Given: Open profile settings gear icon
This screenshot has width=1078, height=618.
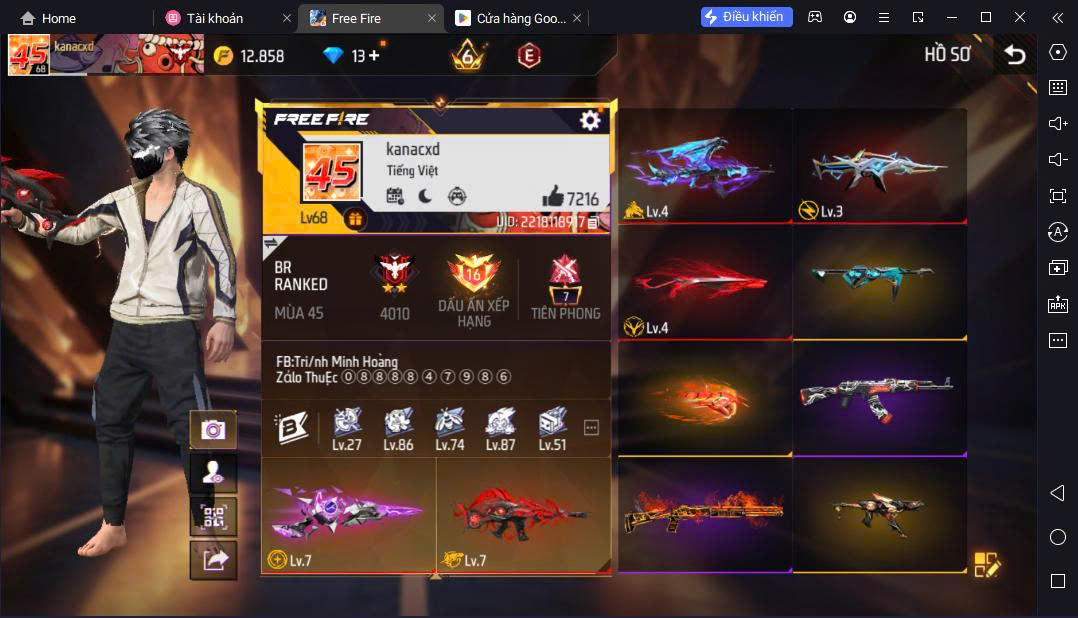Looking at the screenshot, I should coord(590,120).
